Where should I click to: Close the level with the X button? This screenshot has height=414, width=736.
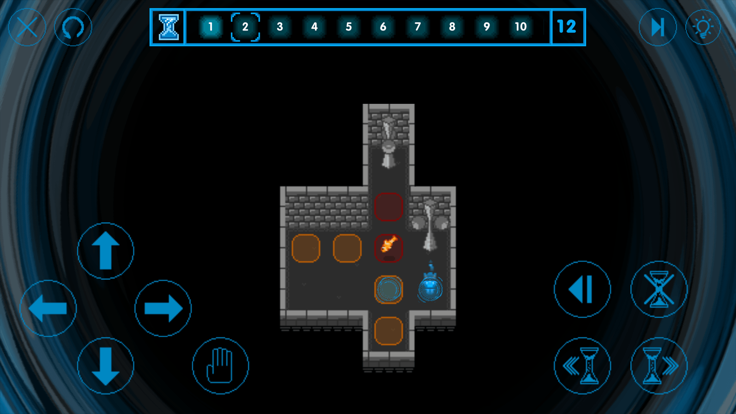pyautogui.click(x=26, y=27)
